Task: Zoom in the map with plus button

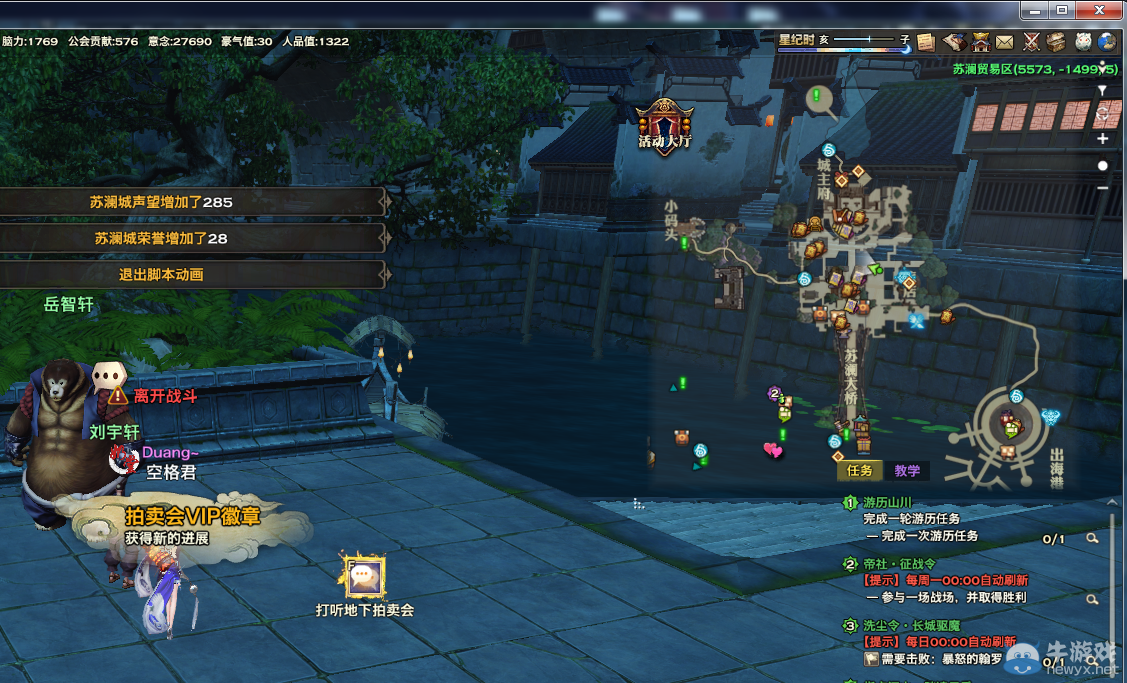Action: 1103,139
